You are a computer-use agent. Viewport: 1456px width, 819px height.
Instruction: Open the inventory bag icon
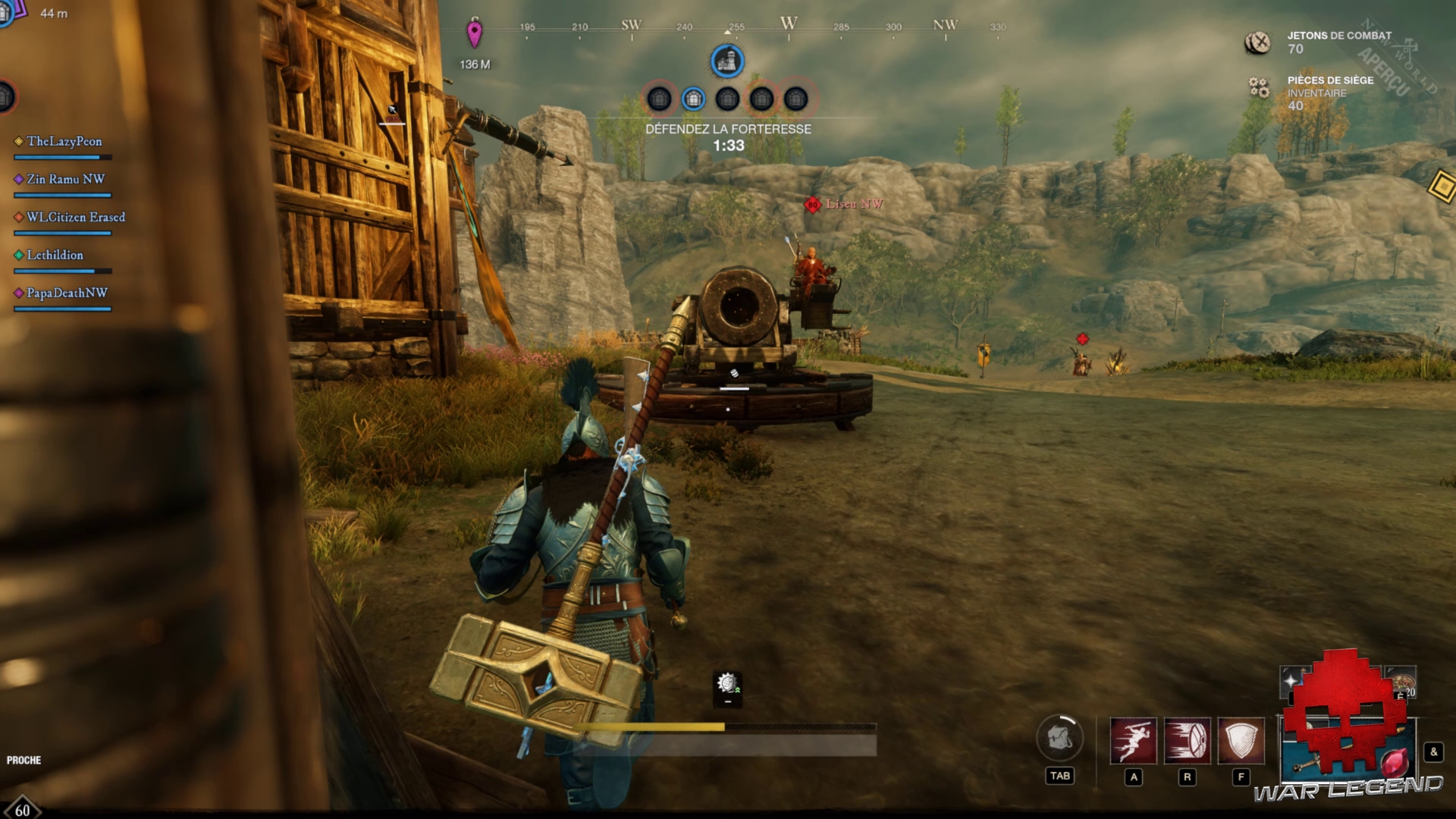[x=1059, y=738]
